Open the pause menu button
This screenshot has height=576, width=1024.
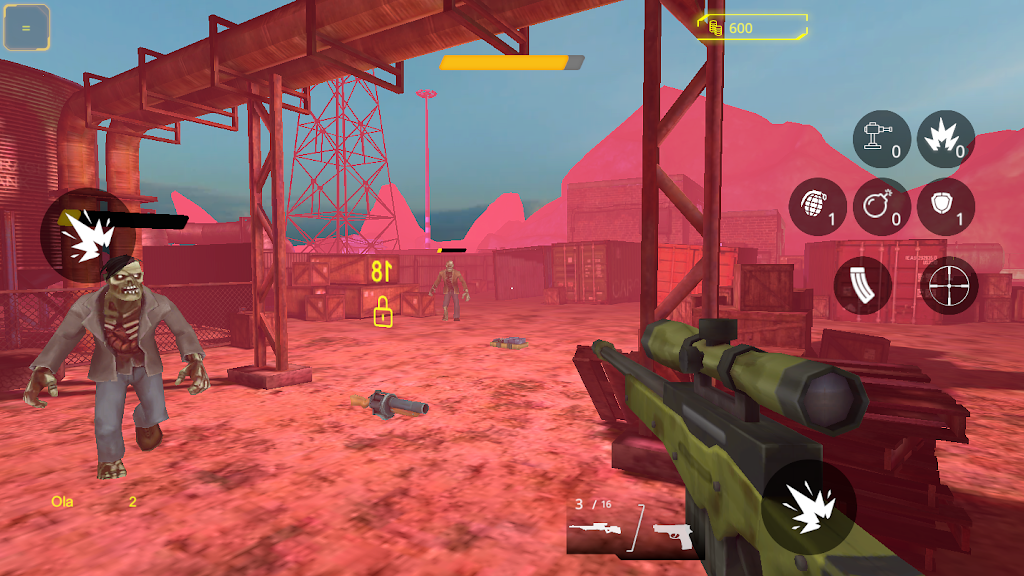point(27,28)
